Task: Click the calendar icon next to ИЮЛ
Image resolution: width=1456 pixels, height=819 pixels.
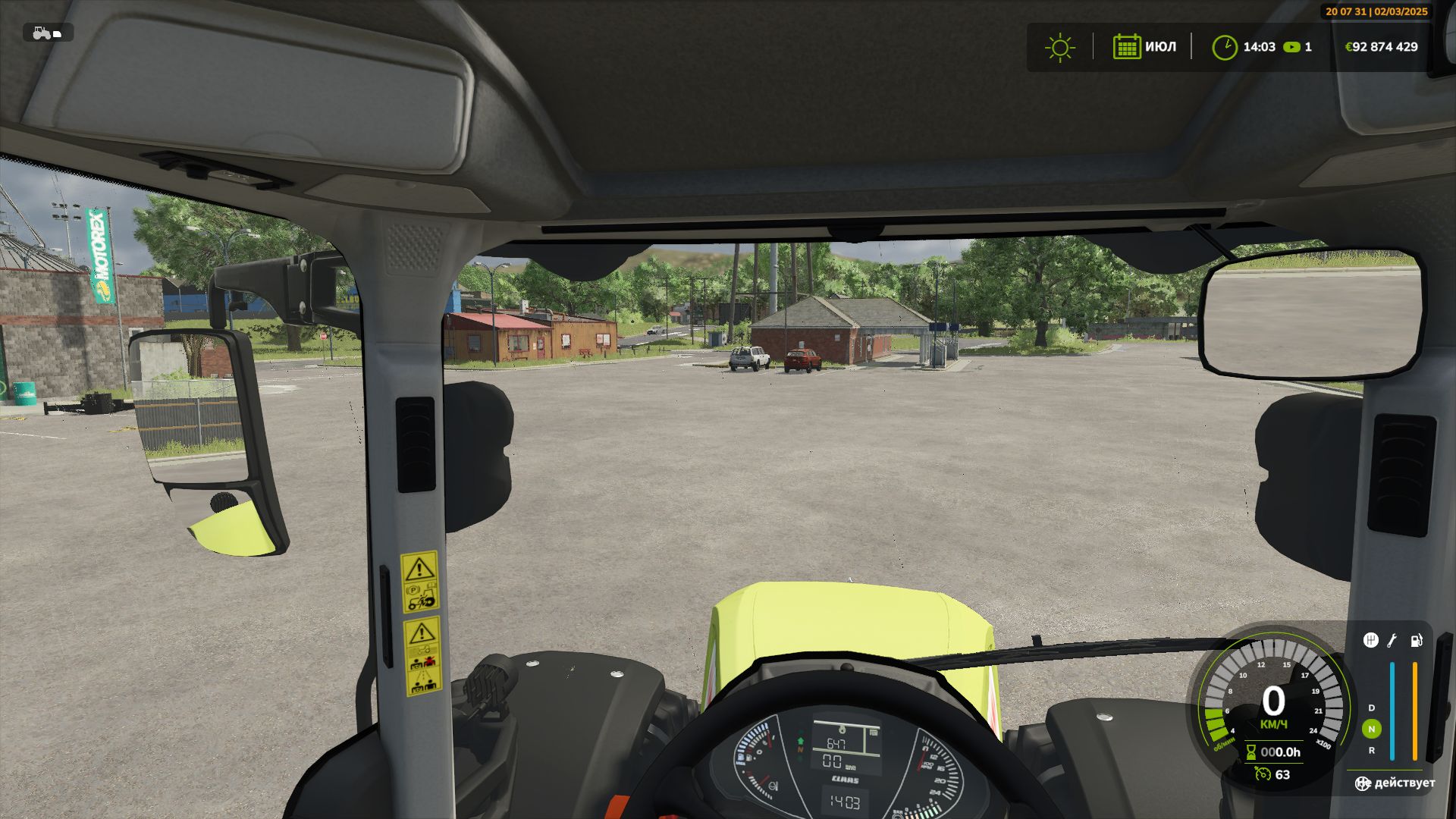Action: 1128,47
